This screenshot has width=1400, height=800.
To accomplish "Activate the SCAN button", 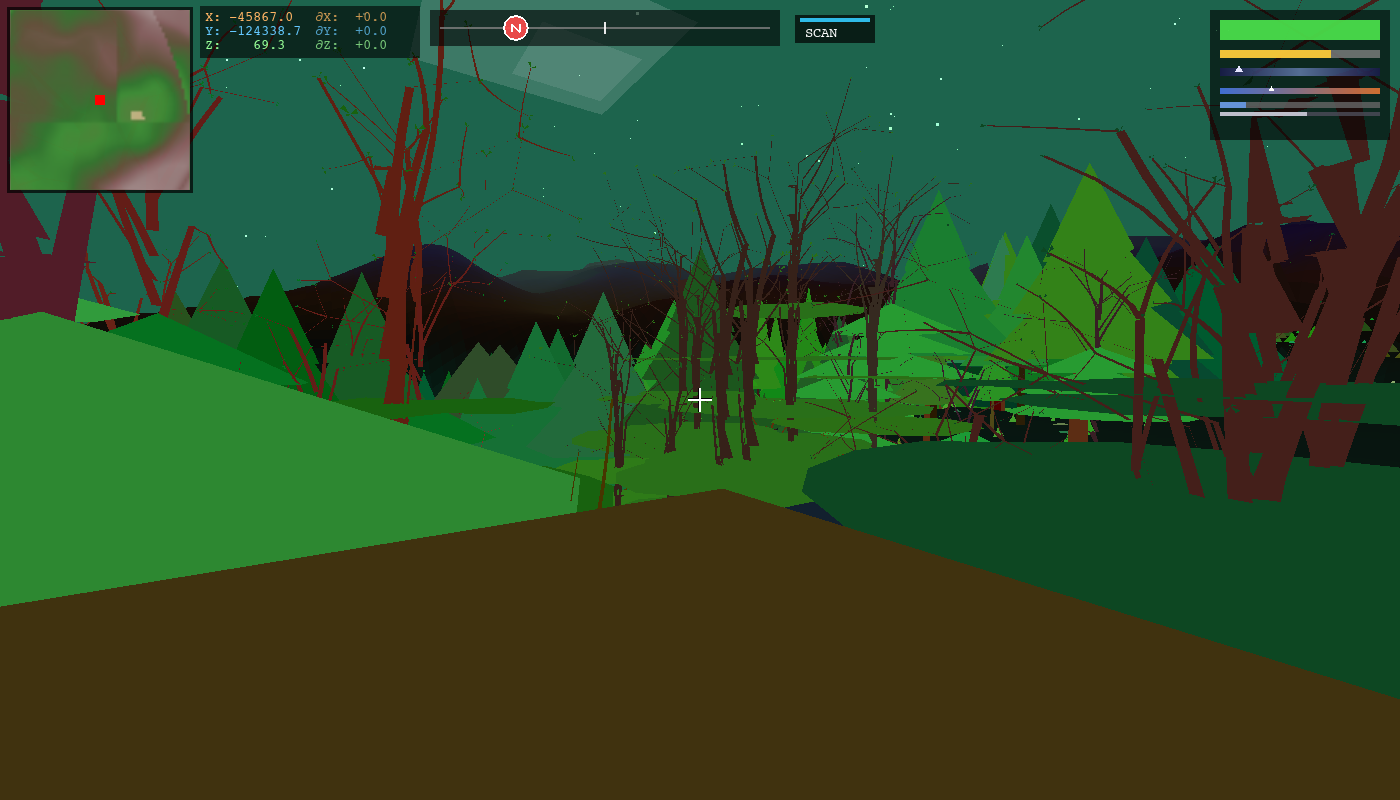I will [834, 30].
